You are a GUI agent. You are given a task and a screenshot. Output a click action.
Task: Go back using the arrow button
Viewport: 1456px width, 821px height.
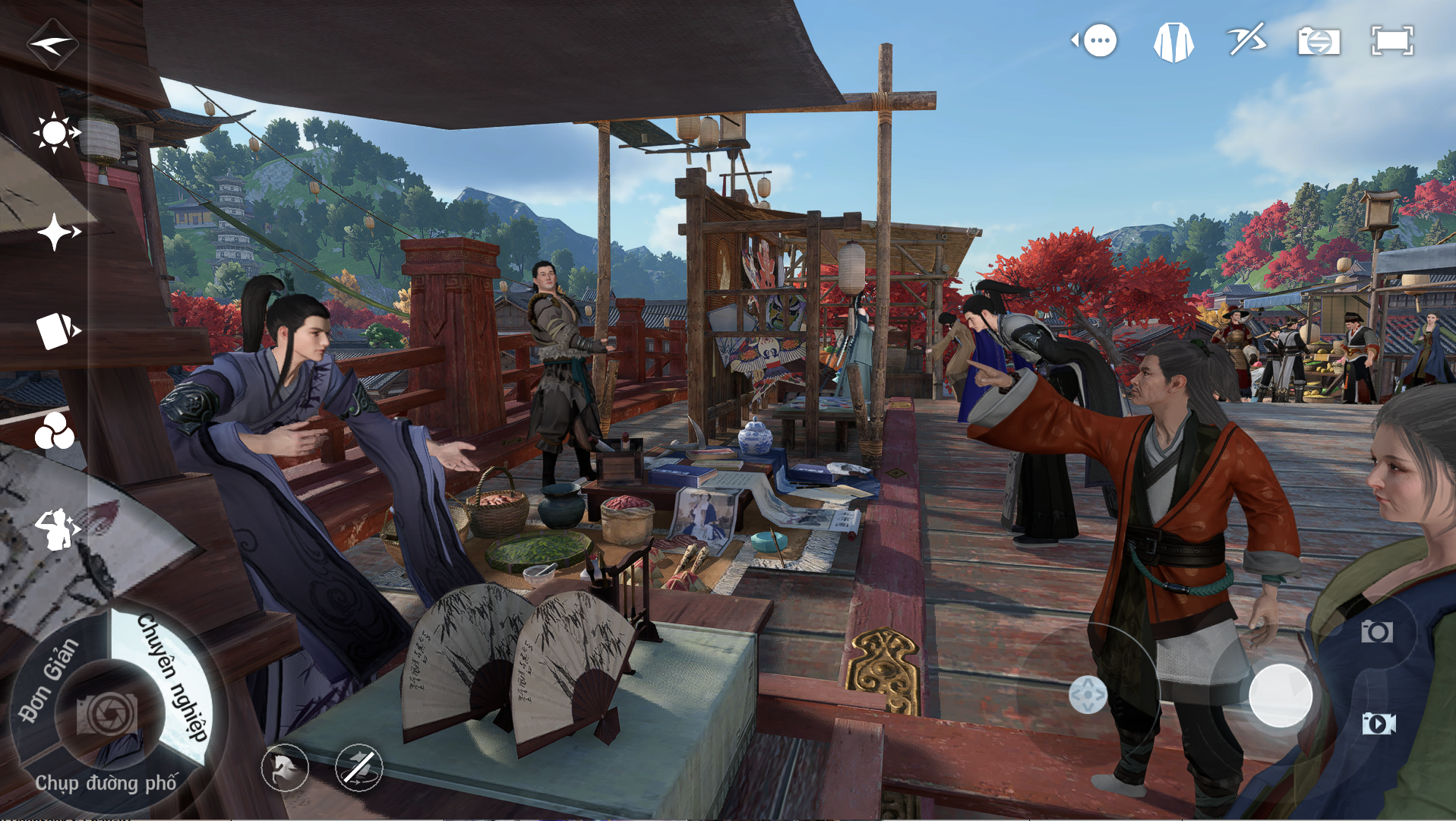tap(52, 44)
